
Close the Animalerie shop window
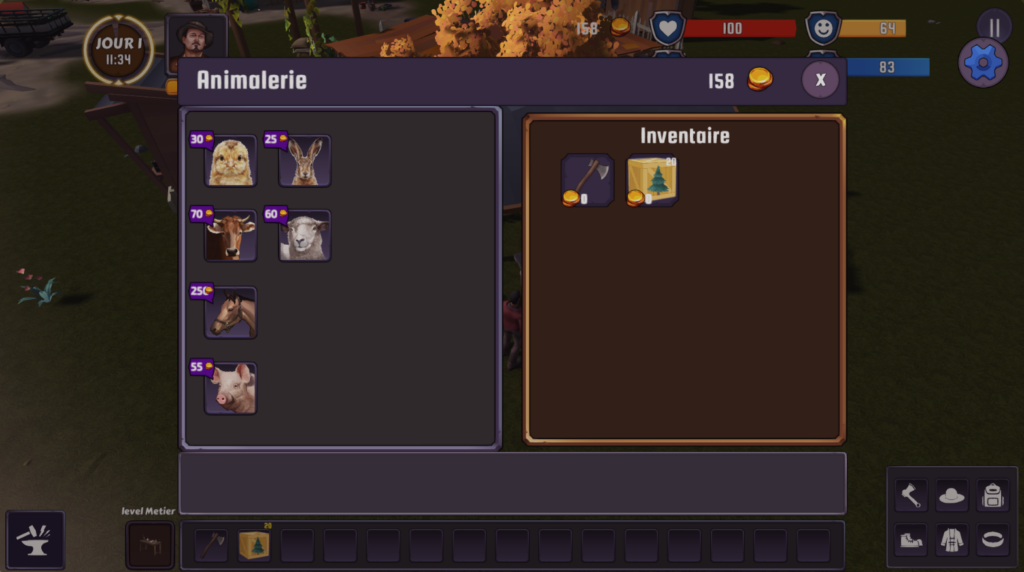820,80
